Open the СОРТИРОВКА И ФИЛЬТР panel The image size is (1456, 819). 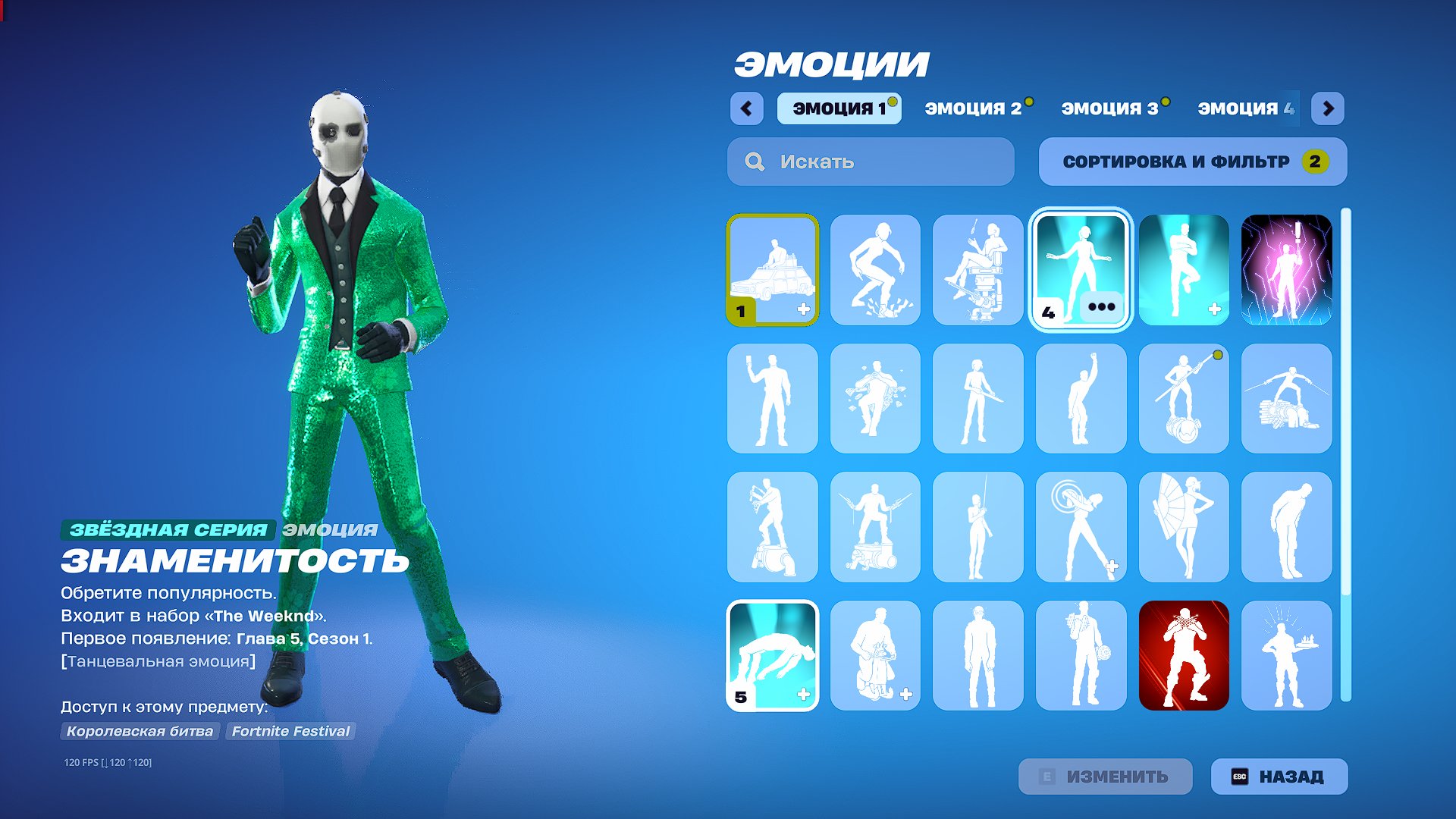pos(1192,162)
